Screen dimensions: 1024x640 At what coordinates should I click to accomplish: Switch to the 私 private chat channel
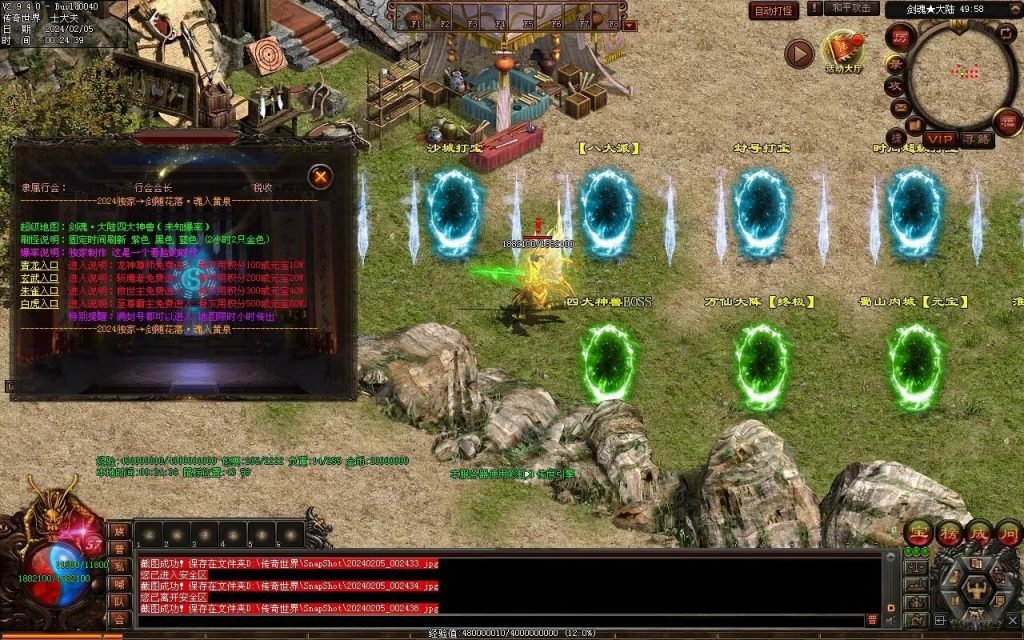pos(119,566)
